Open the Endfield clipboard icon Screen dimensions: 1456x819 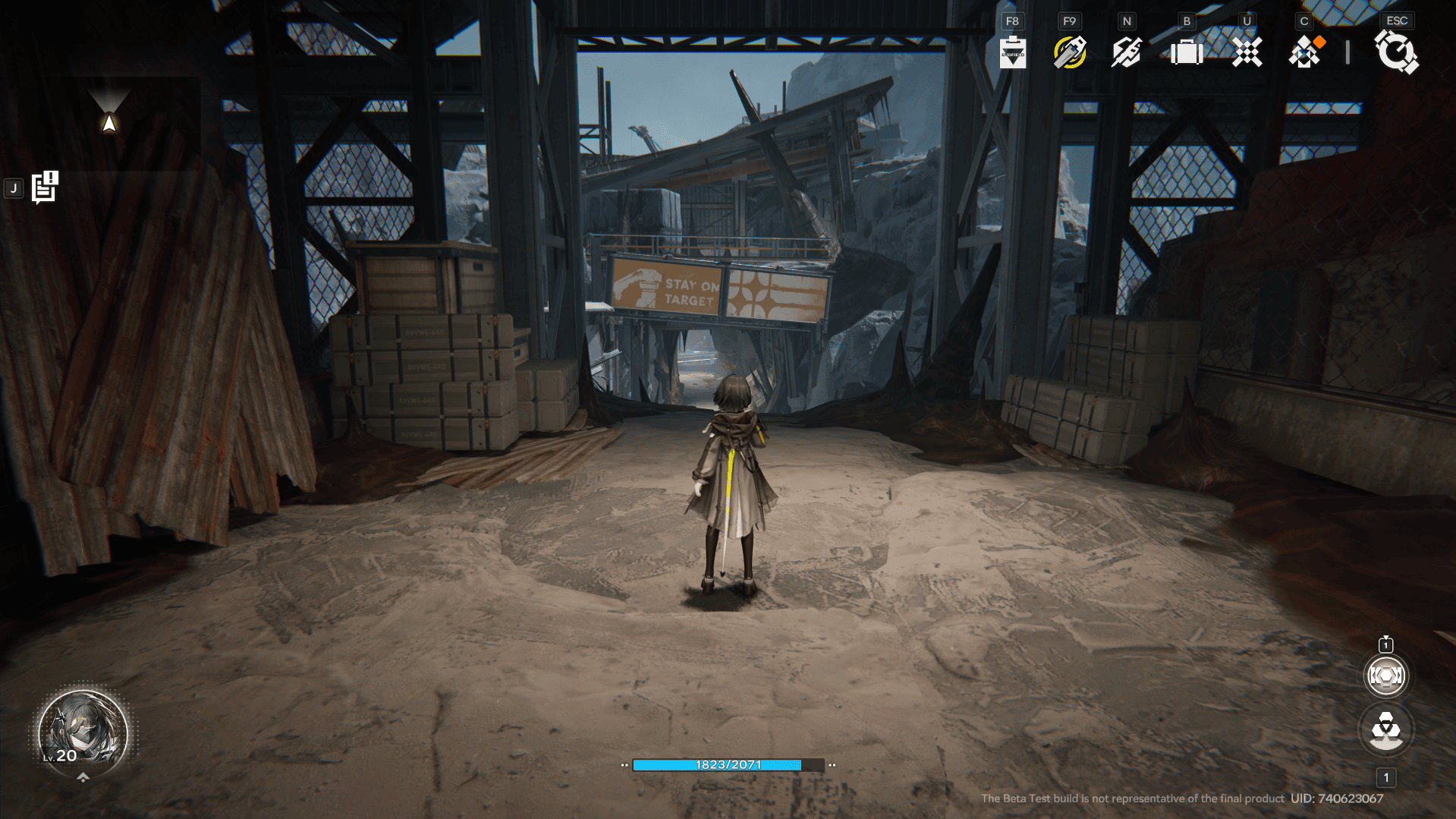click(x=1012, y=52)
